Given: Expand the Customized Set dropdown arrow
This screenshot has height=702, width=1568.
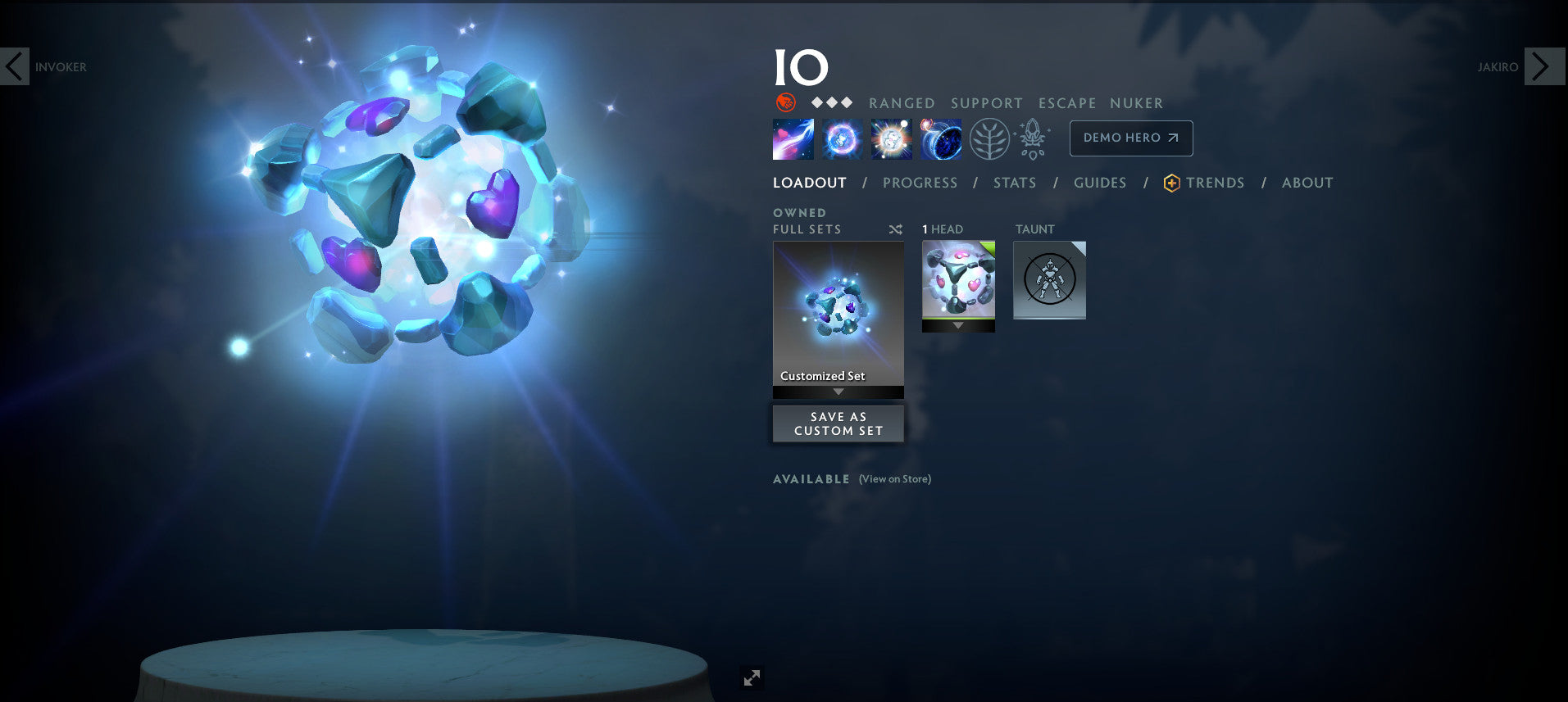Looking at the screenshot, I should (838, 392).
